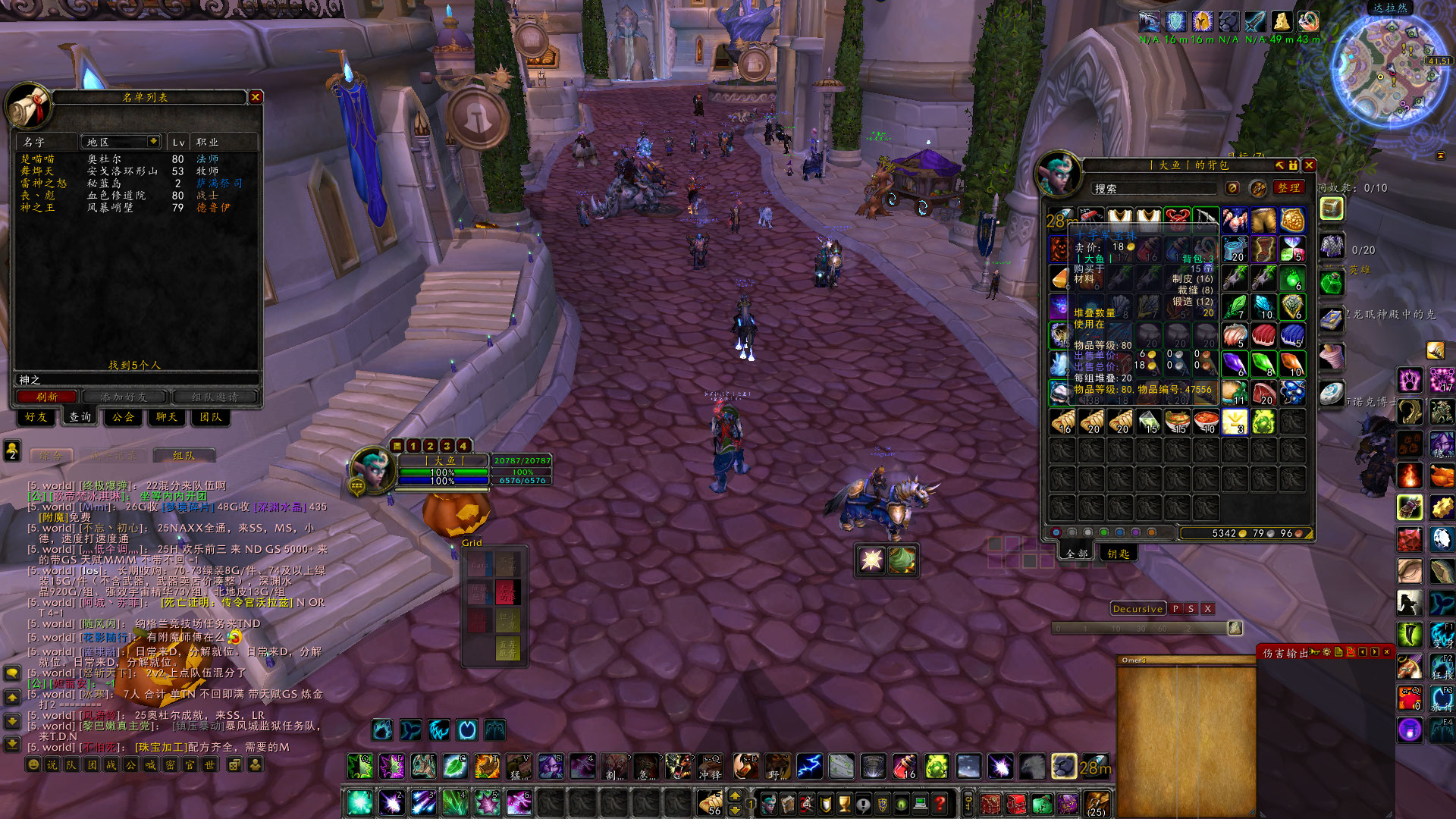Open the 钥匙 keys tab of the bag
Image resolution: width=1456 pixels, height=819 pixels.
(1119, 554)
